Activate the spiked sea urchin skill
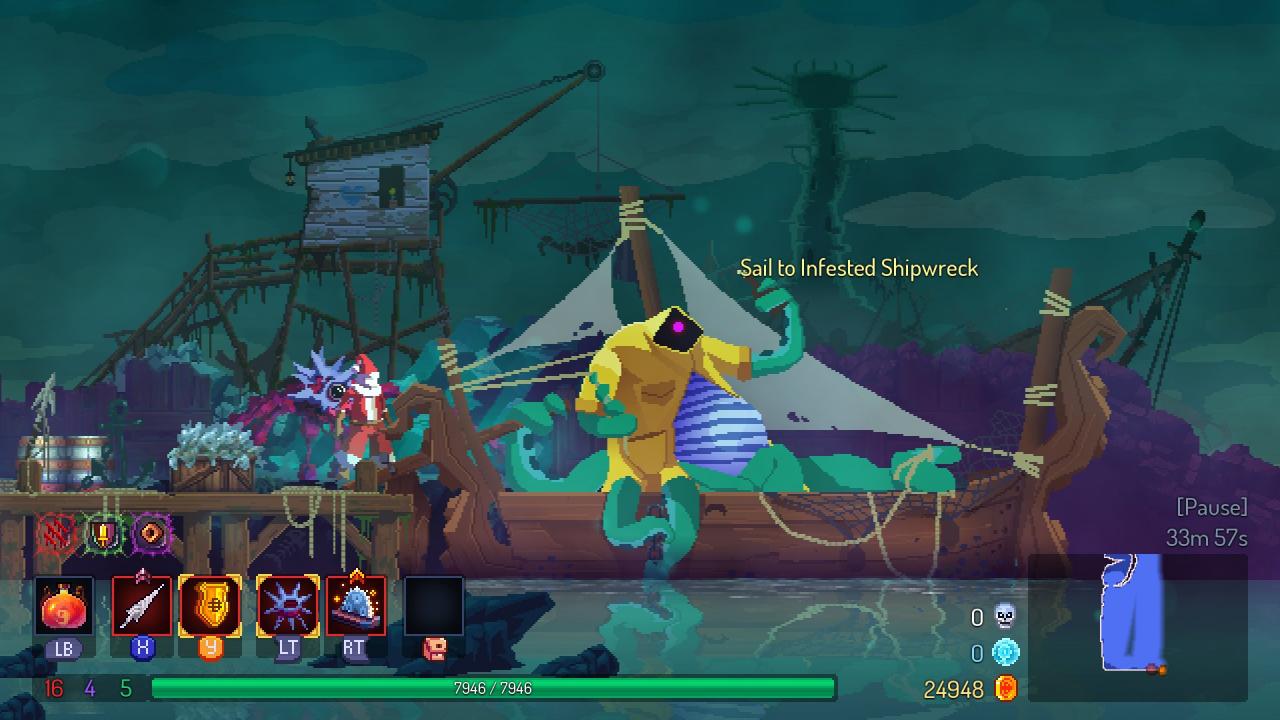This screenshot has width=1280, height=720. point(288,606)
